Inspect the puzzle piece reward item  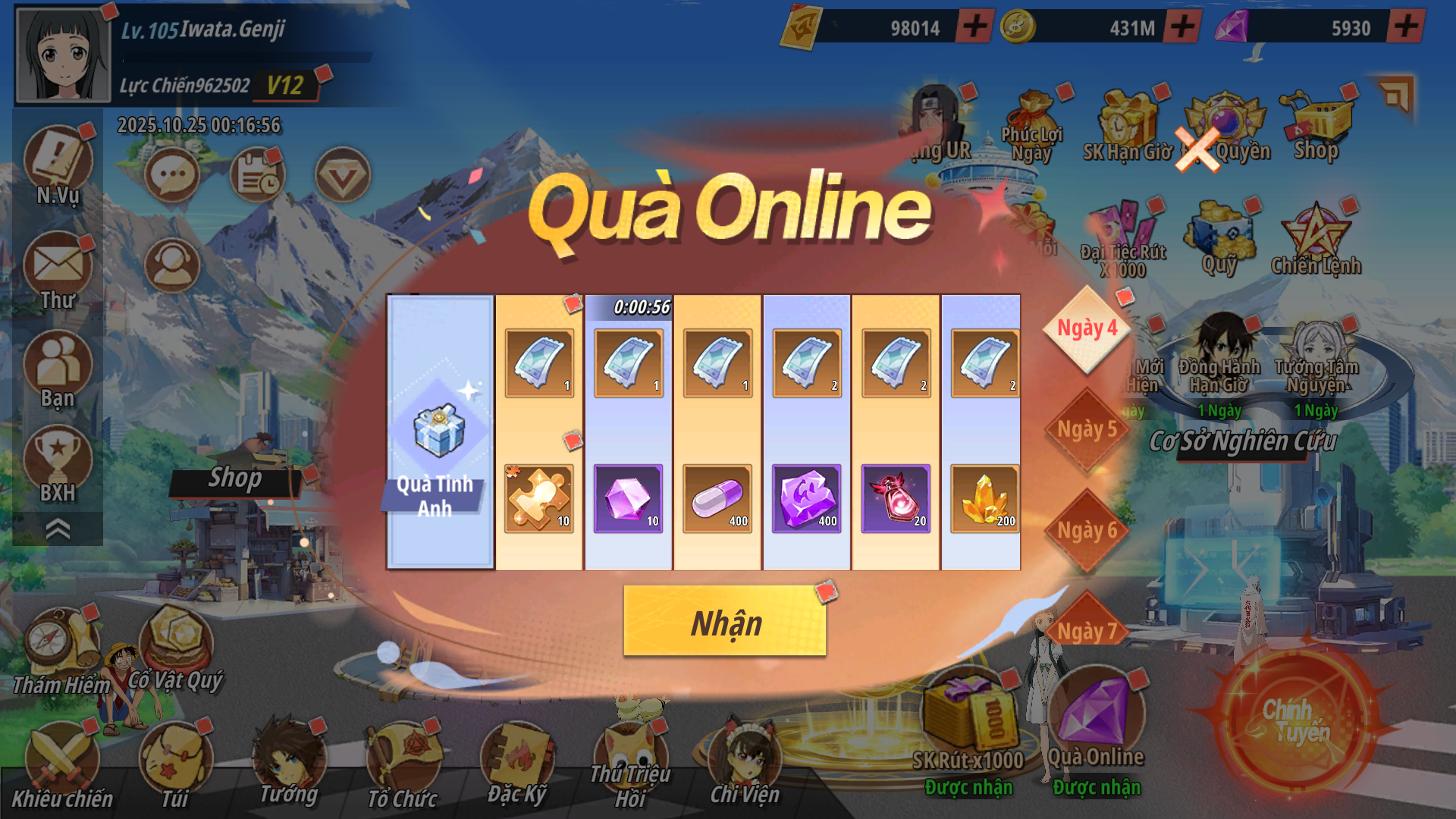coord(538,498)
